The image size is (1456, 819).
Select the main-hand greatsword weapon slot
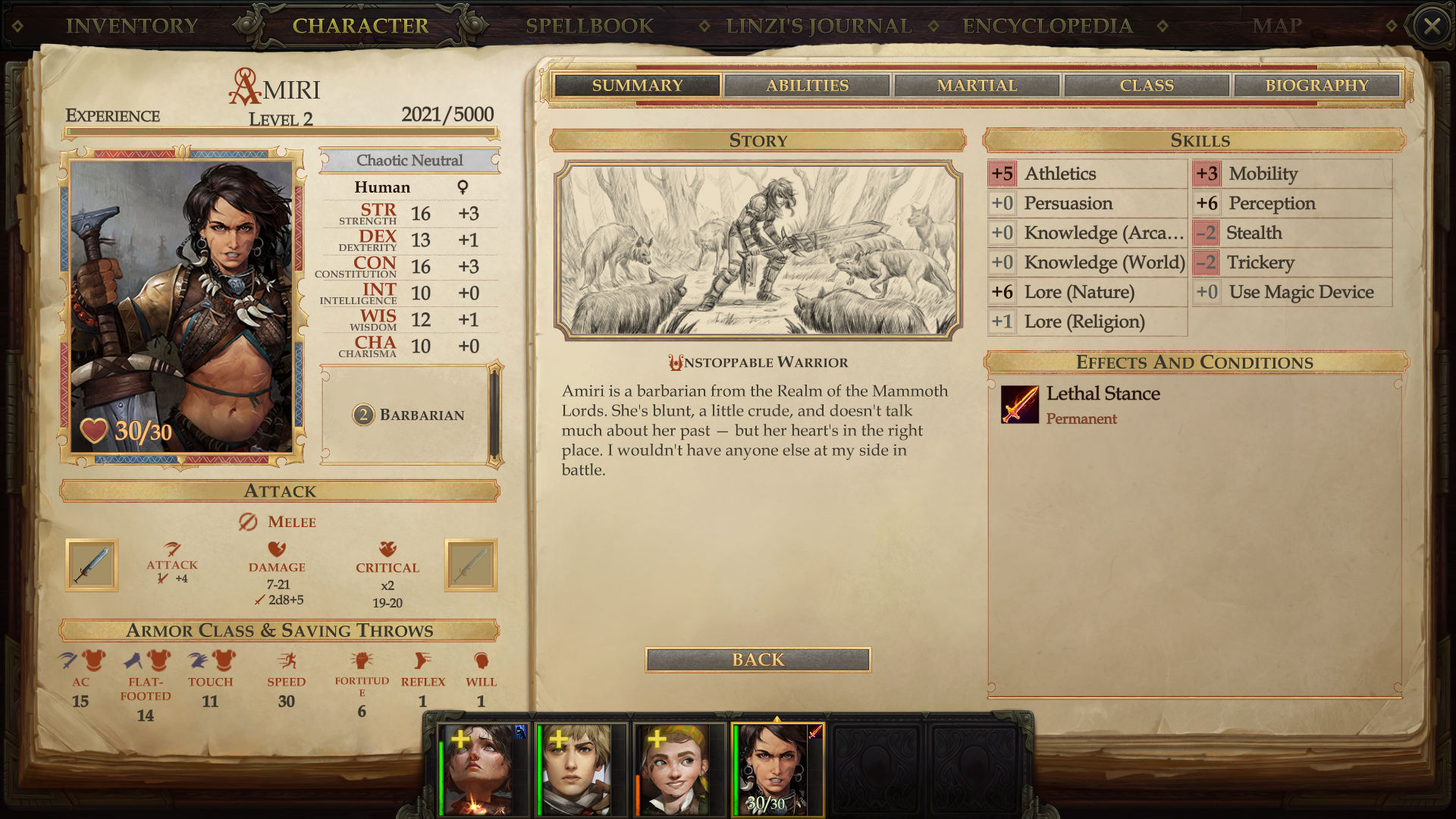point(92,565)
